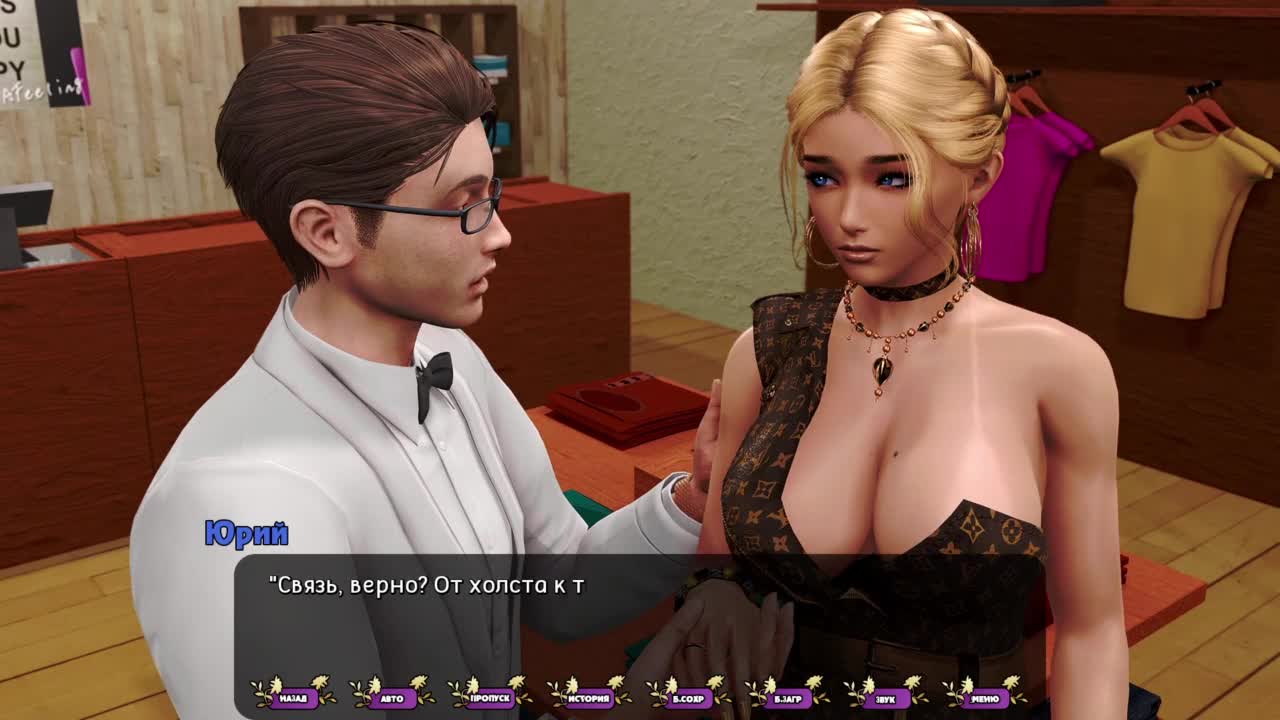Quick save with the Б.Сохр button
1280x720 pixels.
tap(688, 697)
